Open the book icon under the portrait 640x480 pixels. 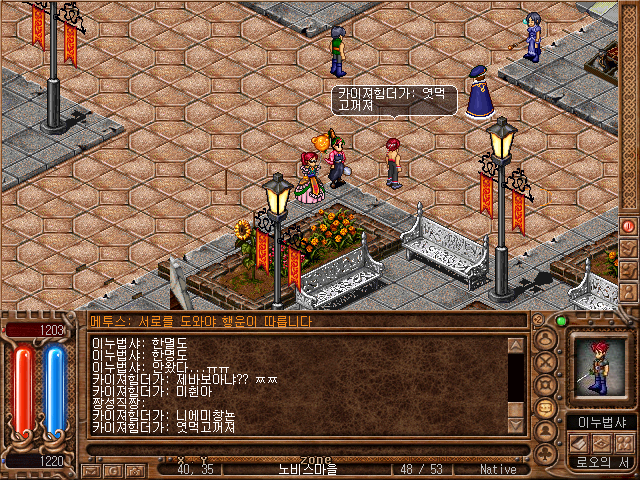[578, 443]
